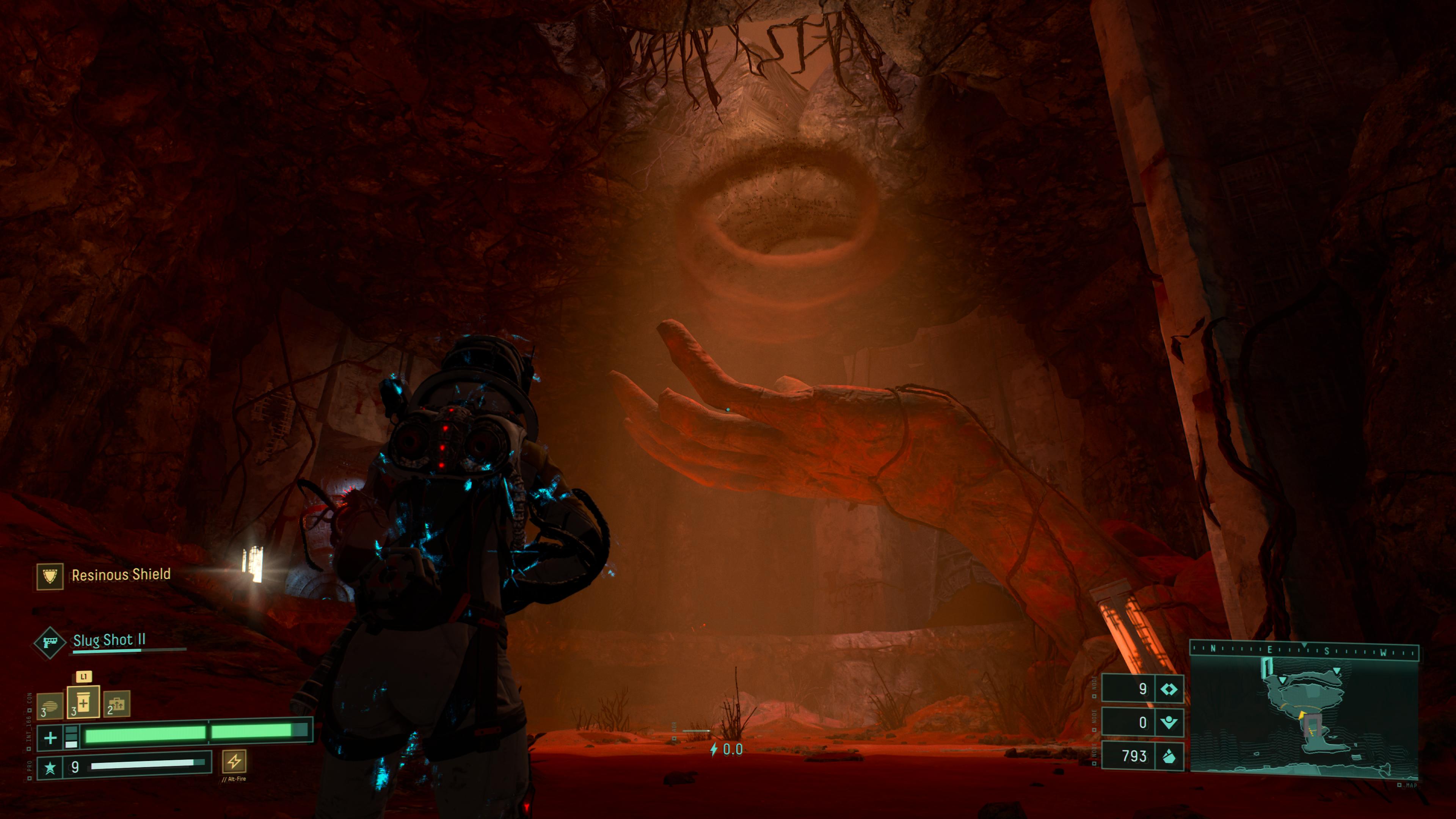Click the yellow player marker on minimap

[1302, 715]
